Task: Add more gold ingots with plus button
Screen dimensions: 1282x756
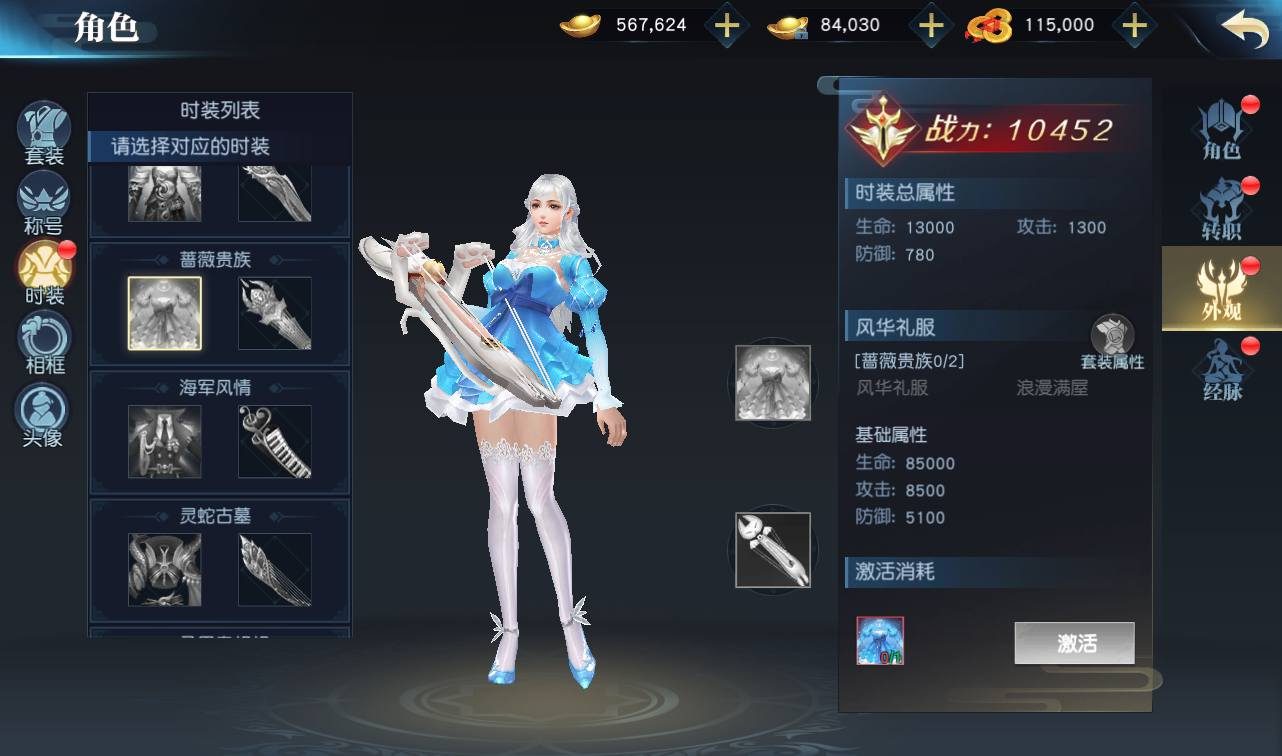Action: click(727, 26)
